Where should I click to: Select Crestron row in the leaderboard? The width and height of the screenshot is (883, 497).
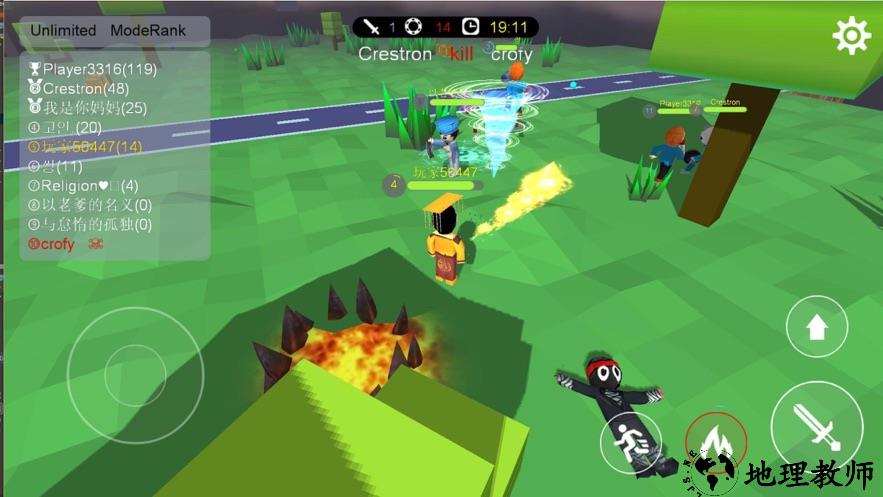coord(87,88)
